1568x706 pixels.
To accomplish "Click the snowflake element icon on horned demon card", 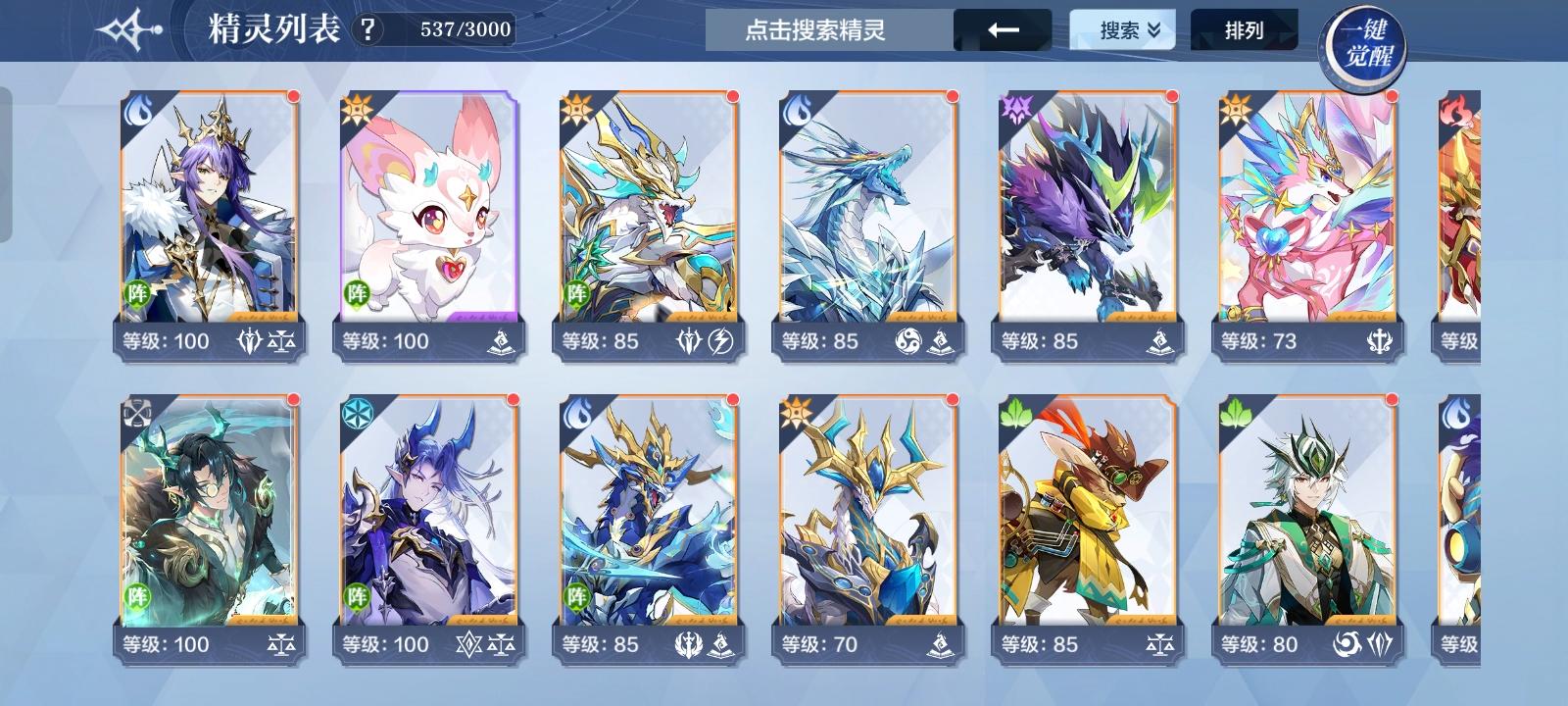I will tap(356, 416).
